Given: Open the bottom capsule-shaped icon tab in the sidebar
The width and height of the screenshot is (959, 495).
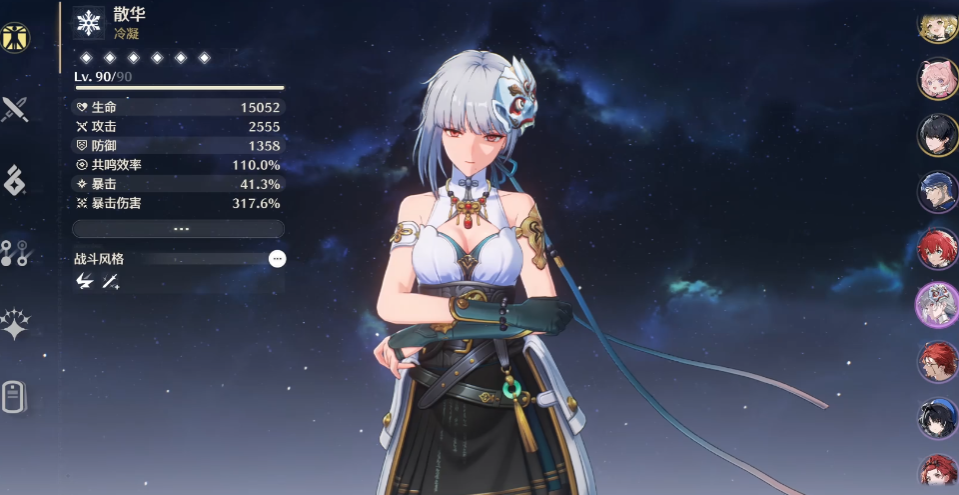Looking at the screenshot, I should pos(13,397).
